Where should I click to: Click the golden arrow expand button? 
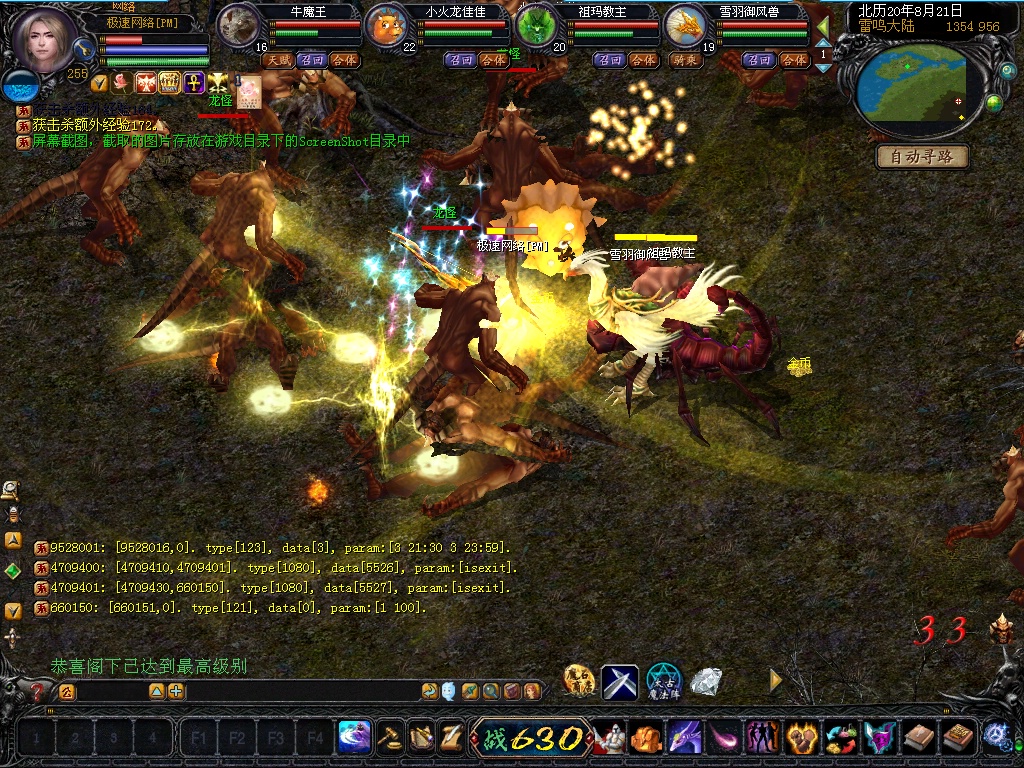[x=775, y=680]
